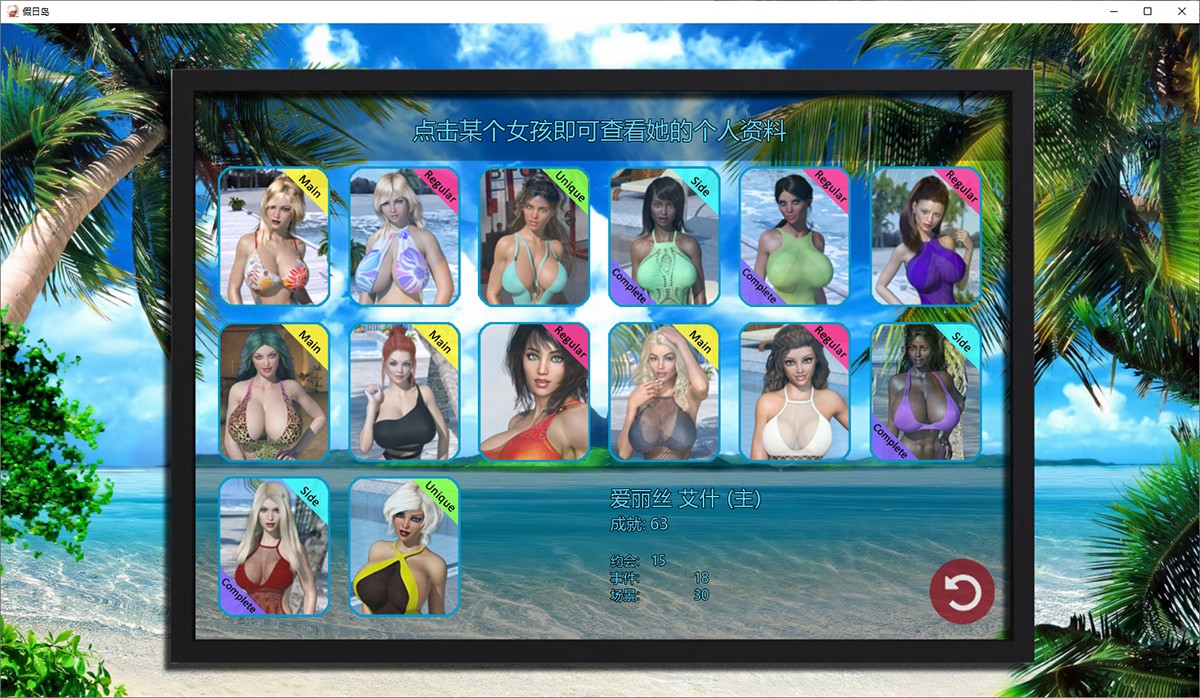Open the Regular girl with purple flower top
Image resolution: width=1200 pixels, height=698 pixels.
coord(404,237)
